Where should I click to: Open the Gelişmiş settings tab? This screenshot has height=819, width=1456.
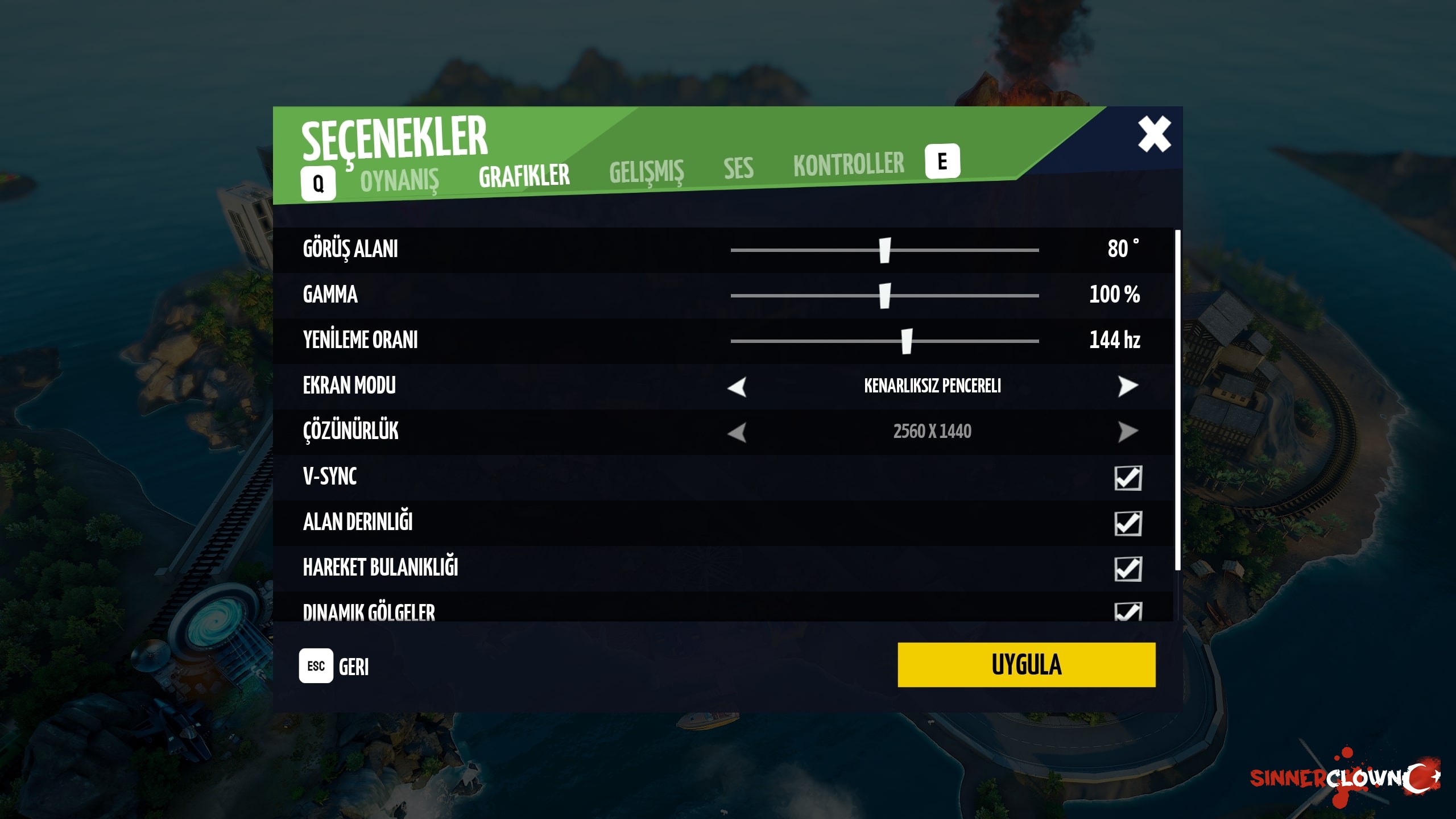(646, 171)
